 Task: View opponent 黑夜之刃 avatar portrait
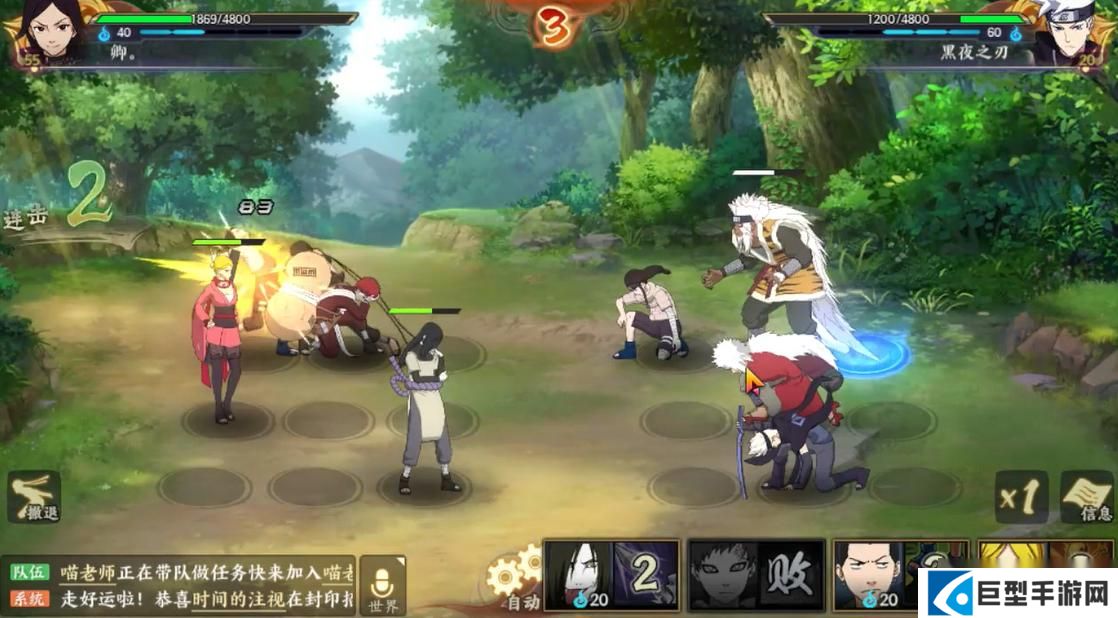coord(1072,32)
